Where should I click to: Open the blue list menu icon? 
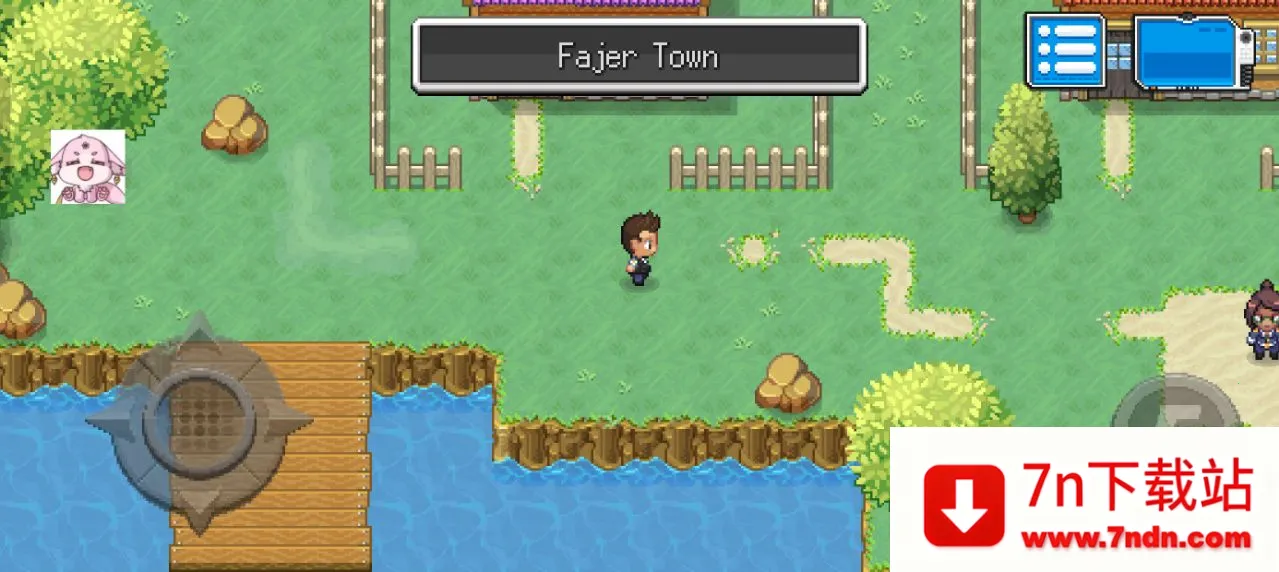1066,50
